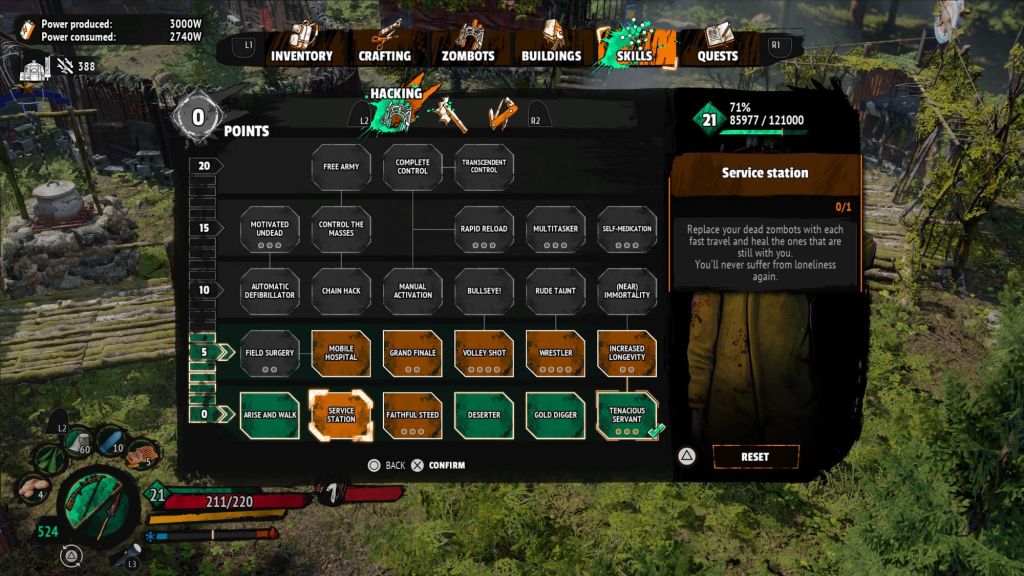This screenshot has height=576, width=1024.
Task: Select the Gold Digger skill
Action: pyautogui.click(x=556, y=415)
